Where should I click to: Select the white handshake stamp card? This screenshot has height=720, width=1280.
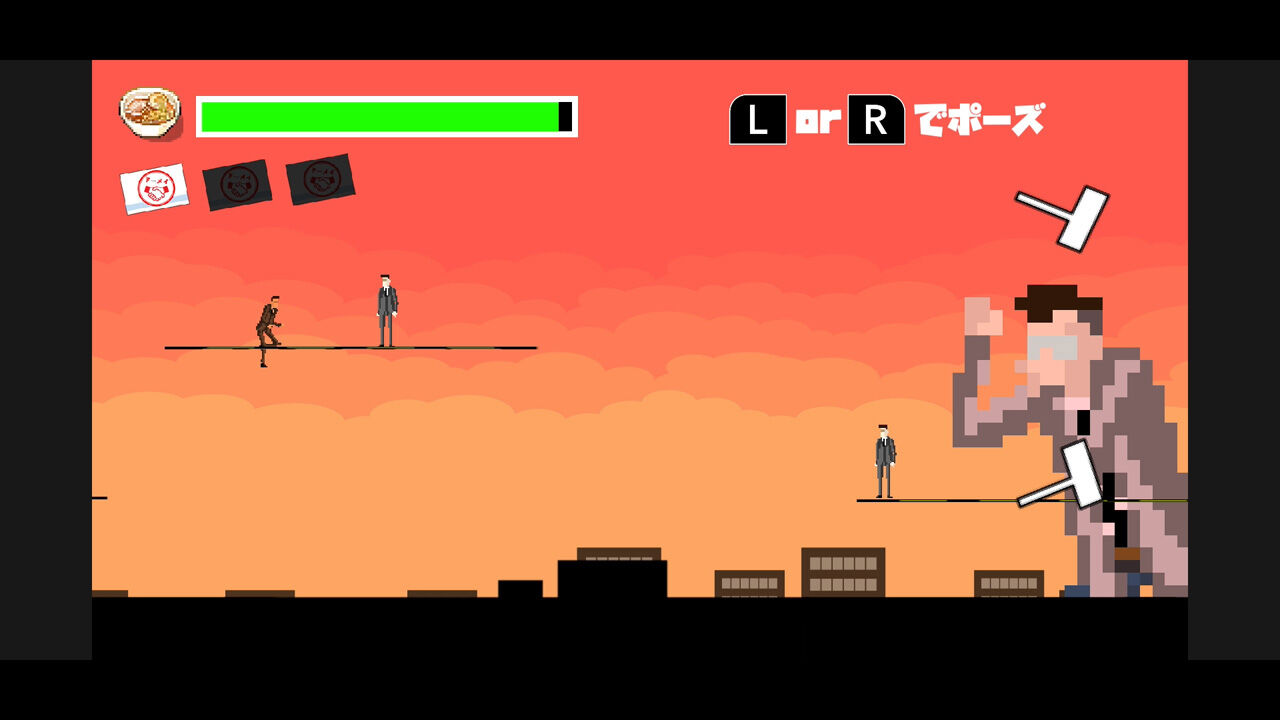[155, 188]
